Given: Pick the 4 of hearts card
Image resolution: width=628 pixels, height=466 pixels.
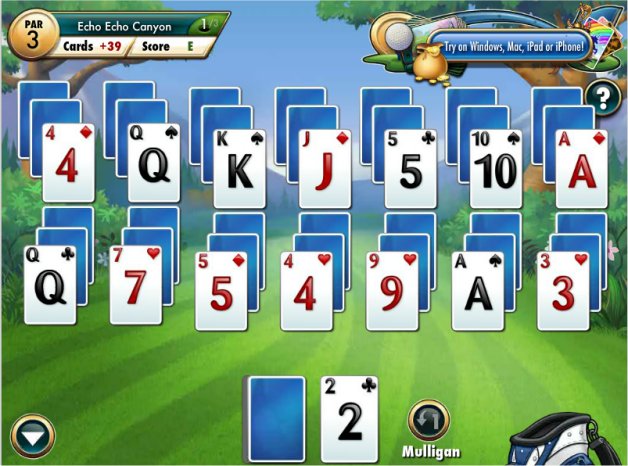Looking at the screenshot, I should click(x=307, y=290).
